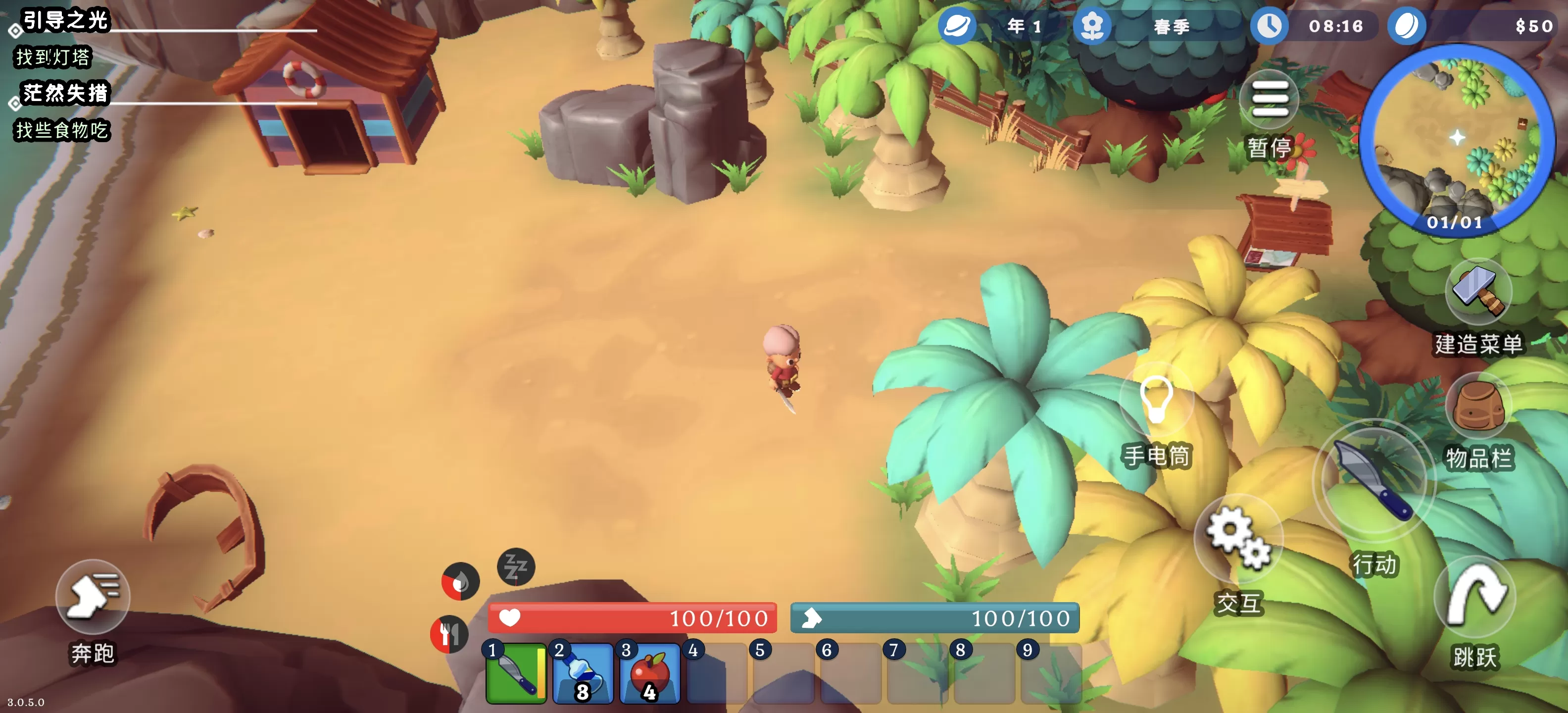Check the fork and knife hunger icon
Viewport: 1568px width, 713px height.
tap(449, 634)
